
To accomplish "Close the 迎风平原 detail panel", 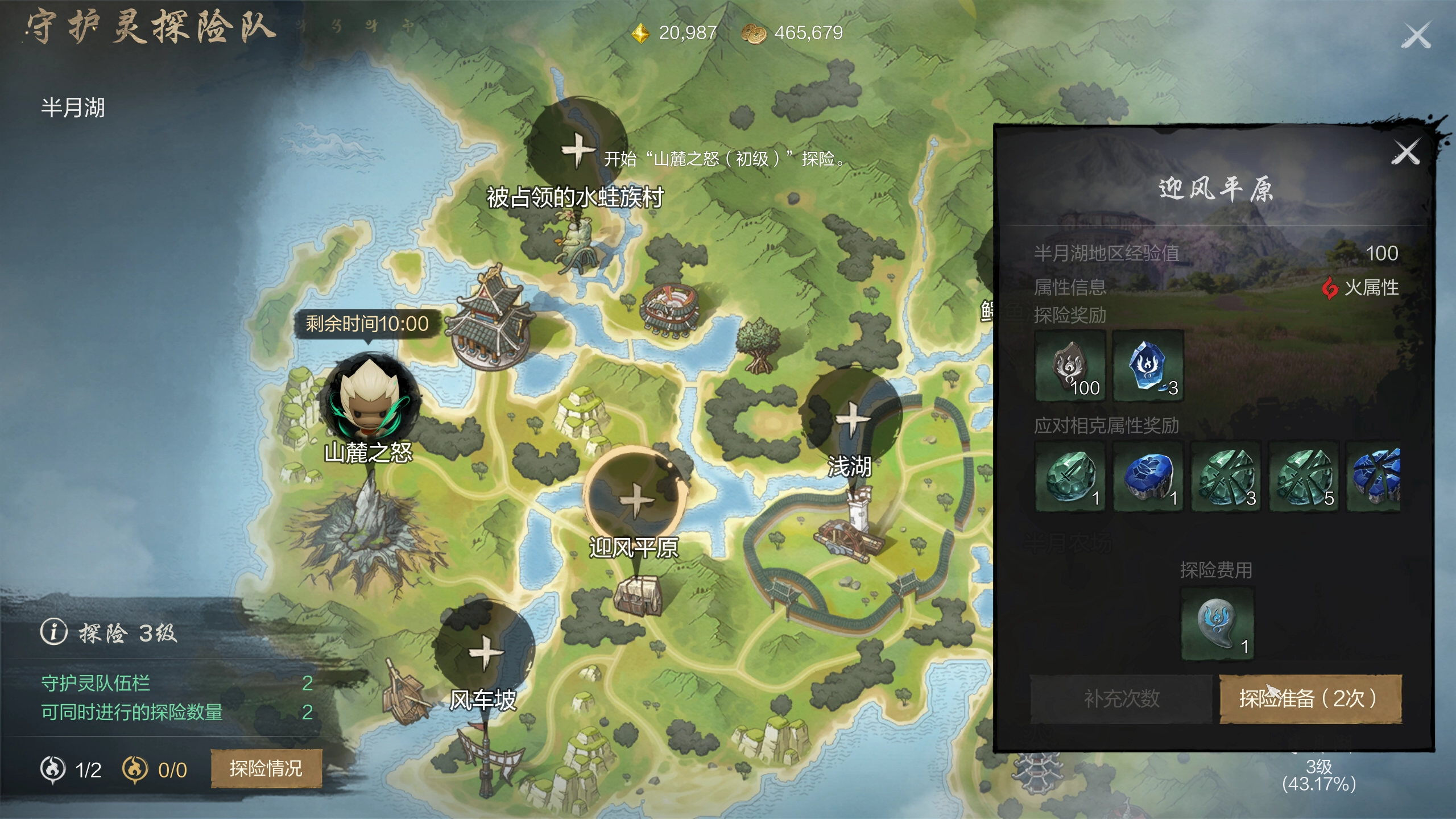I will click(1405, 152).
